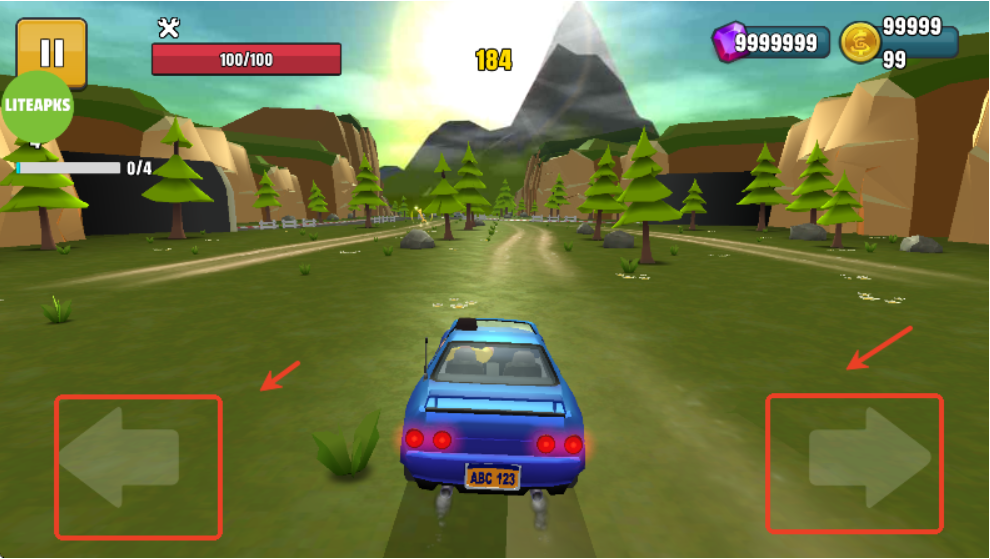
Task: Pause the game with the yellow button
Action: (51, 52)
